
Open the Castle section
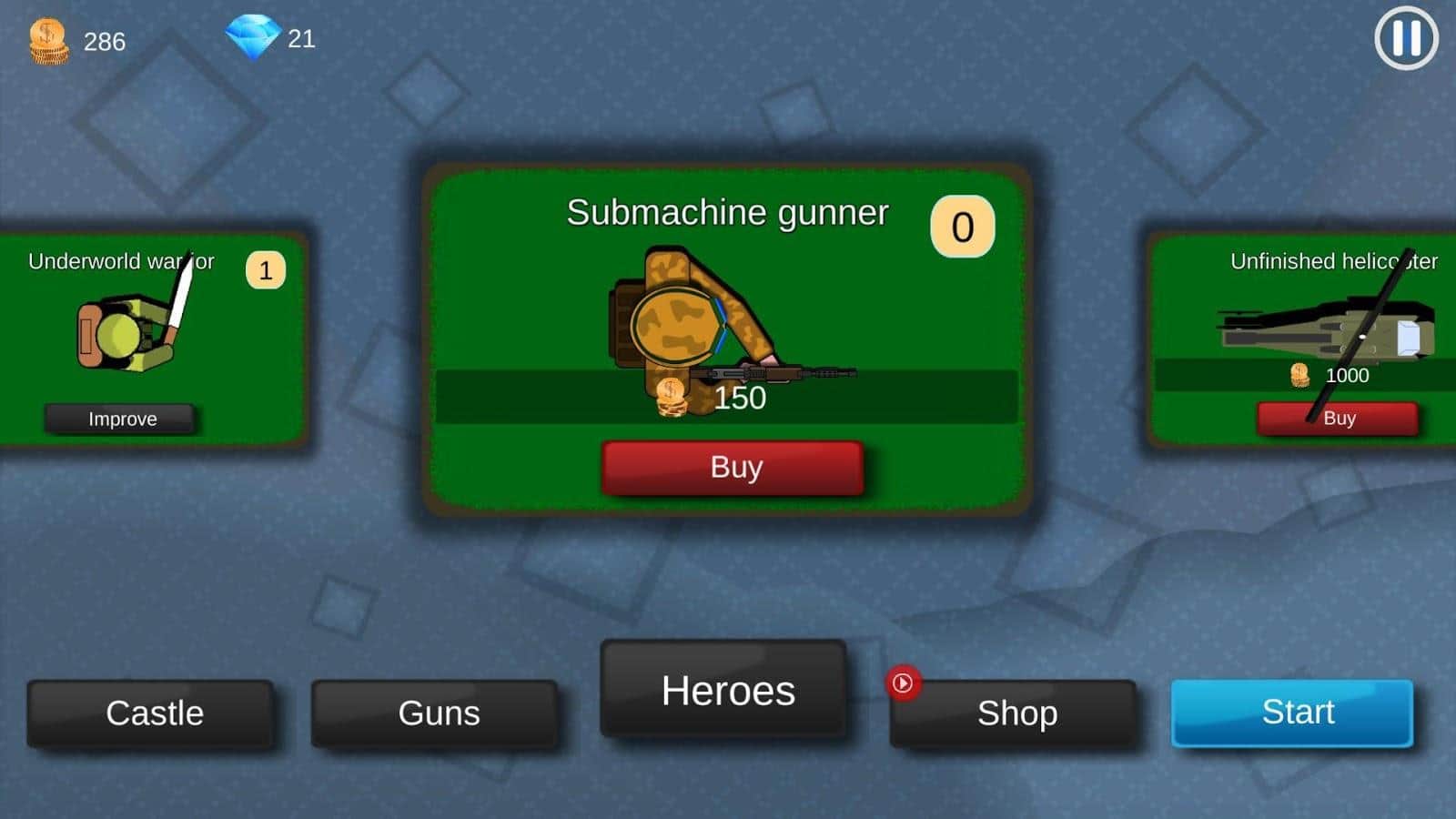pos(154,714)
